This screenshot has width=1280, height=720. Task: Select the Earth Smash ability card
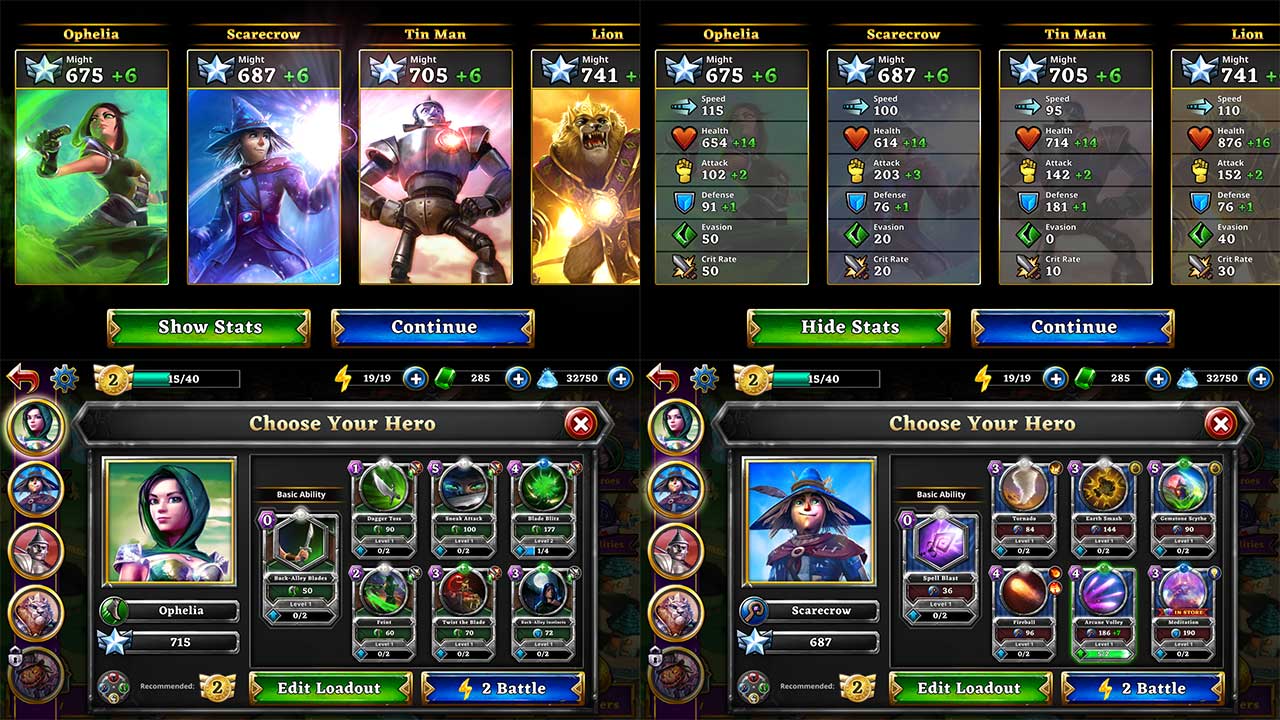1104,506
